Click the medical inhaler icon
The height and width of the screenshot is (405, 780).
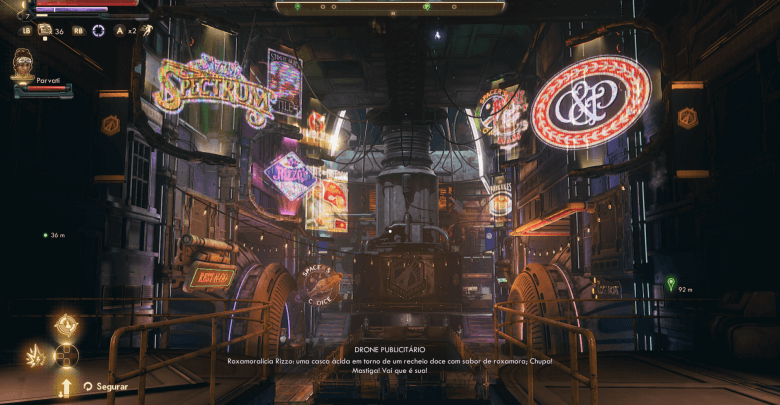(45, 30)
